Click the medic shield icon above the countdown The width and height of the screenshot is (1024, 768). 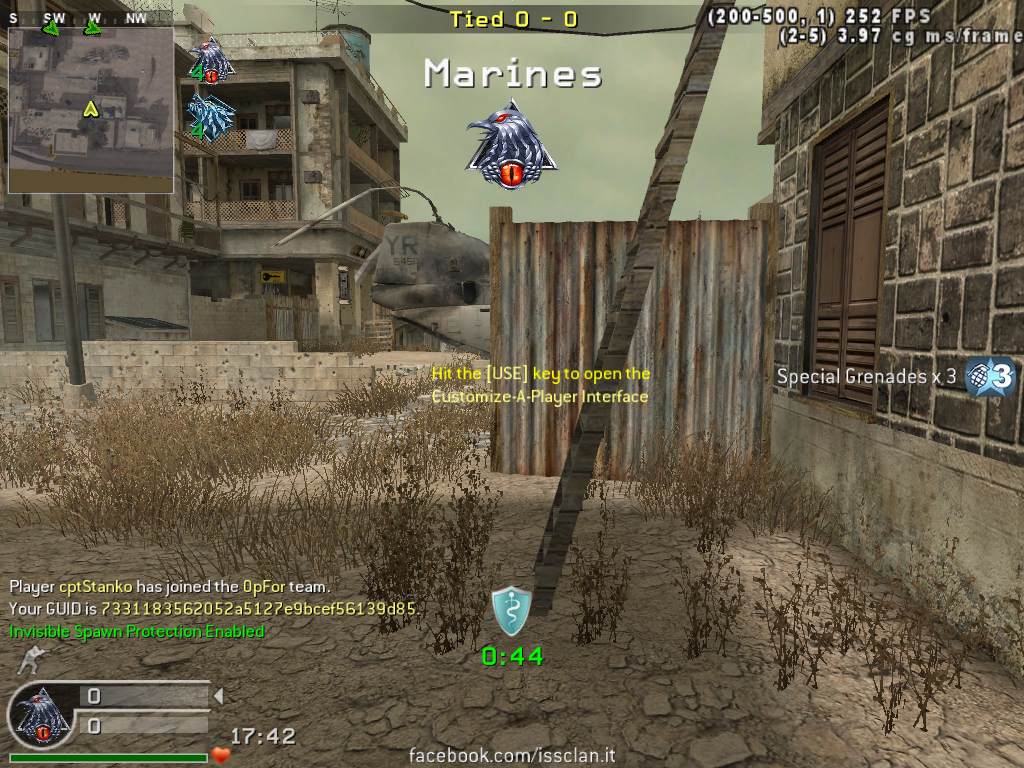pos(511,610)
